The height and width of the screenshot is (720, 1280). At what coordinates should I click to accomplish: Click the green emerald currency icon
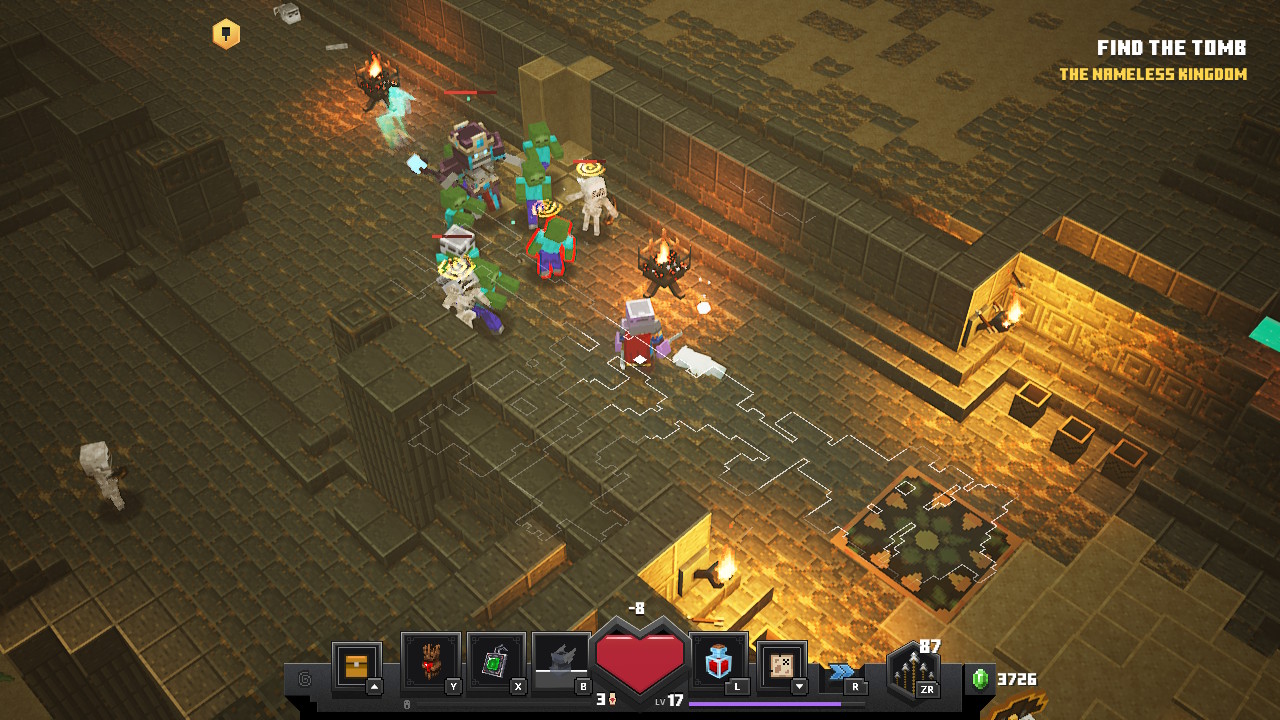point(980,679)
